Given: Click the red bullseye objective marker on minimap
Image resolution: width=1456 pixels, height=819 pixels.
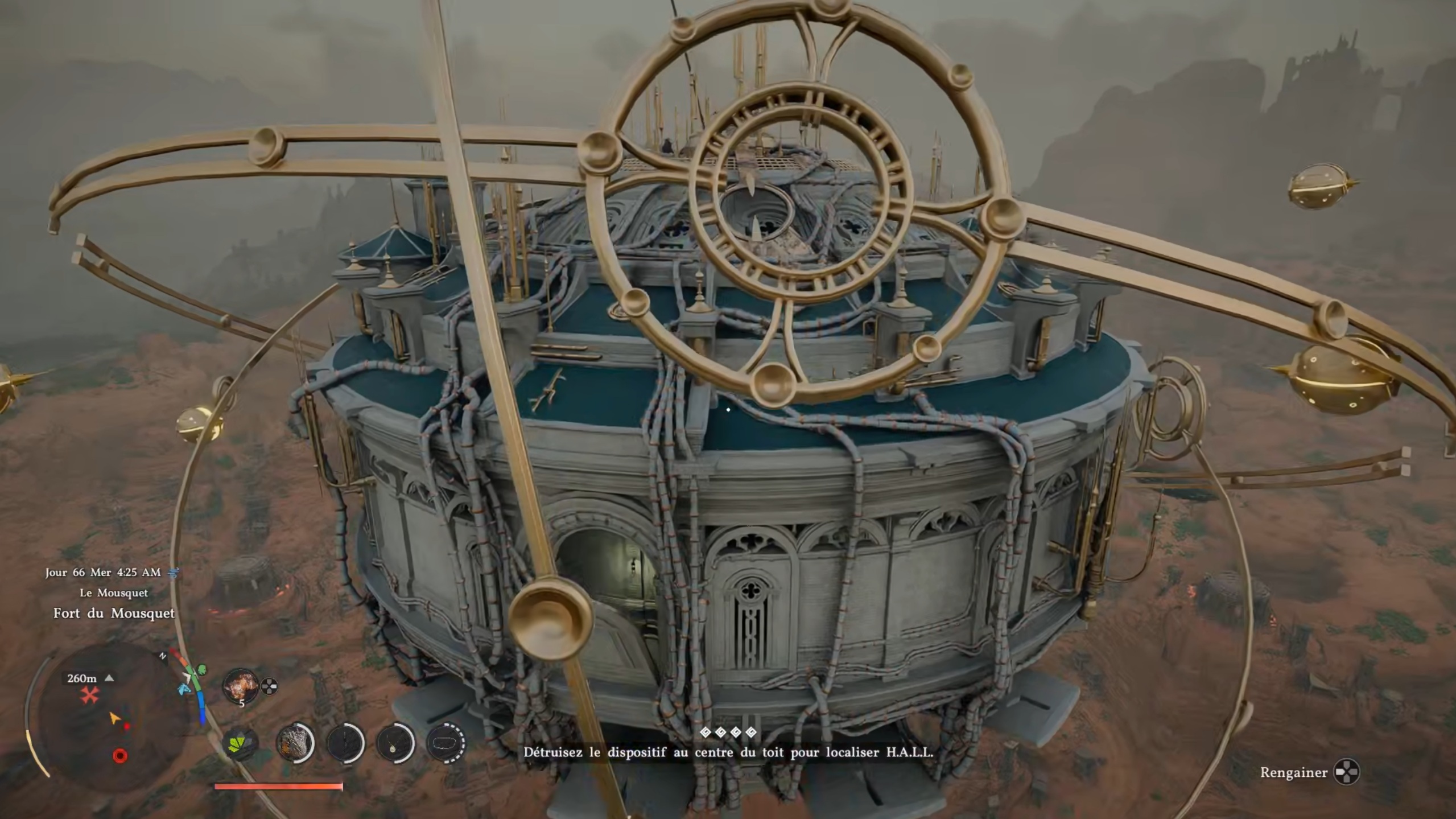Looking at the screenshot, I should [x=120, y=756].
